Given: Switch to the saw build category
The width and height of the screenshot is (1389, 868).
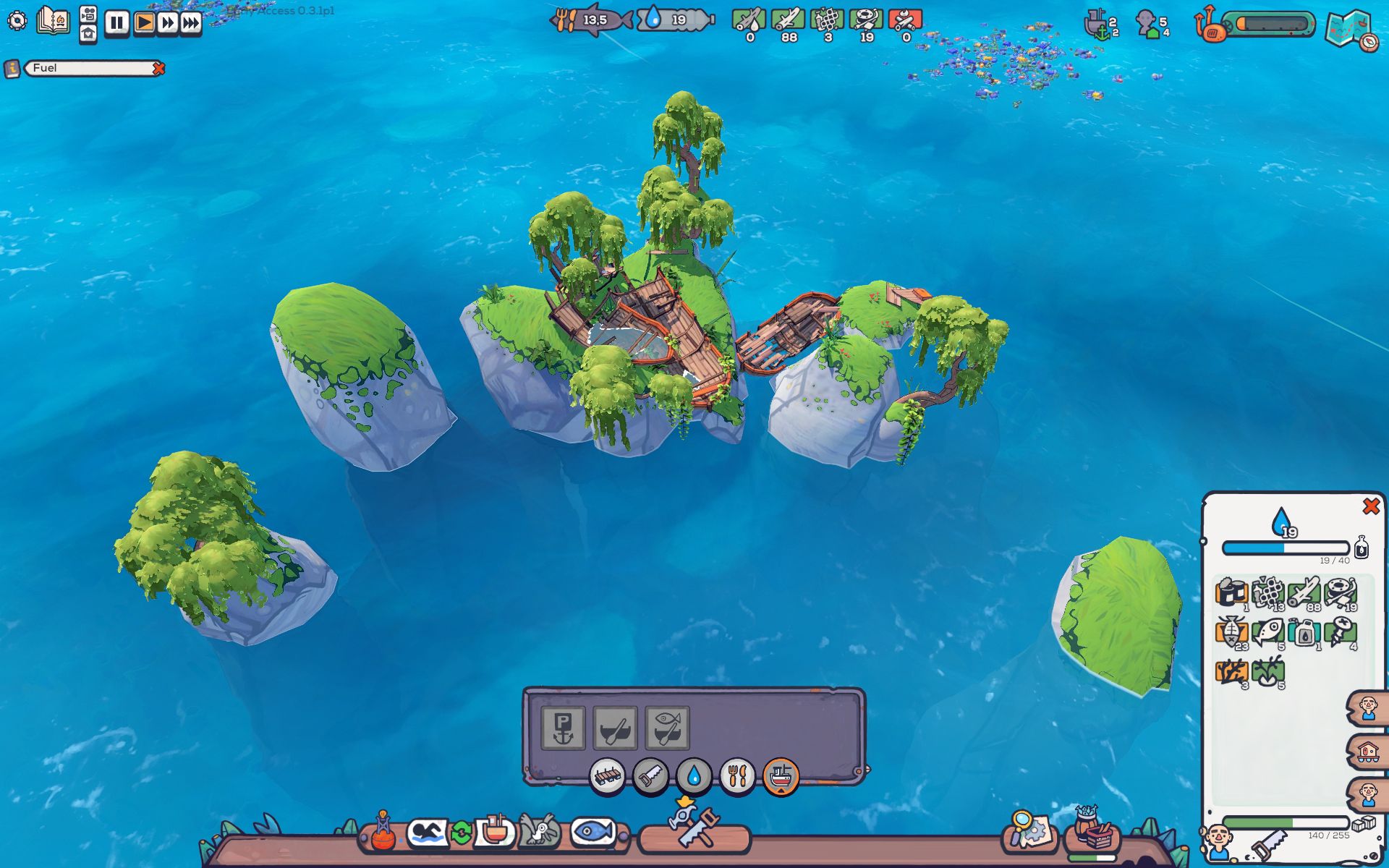Looking at the screenshot, I should point(650,777).
